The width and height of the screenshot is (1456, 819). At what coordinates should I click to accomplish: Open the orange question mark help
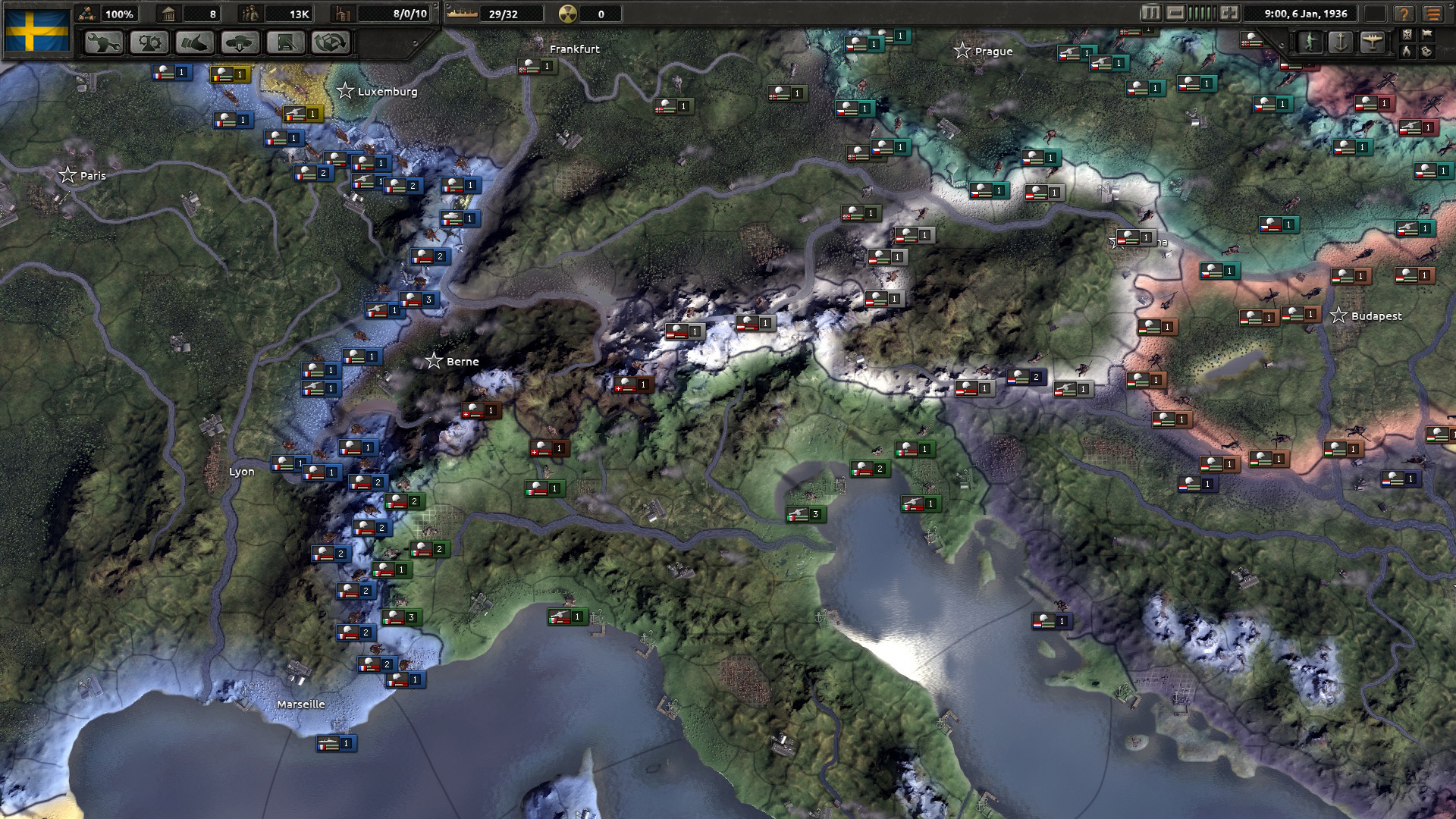point(1404,14)
